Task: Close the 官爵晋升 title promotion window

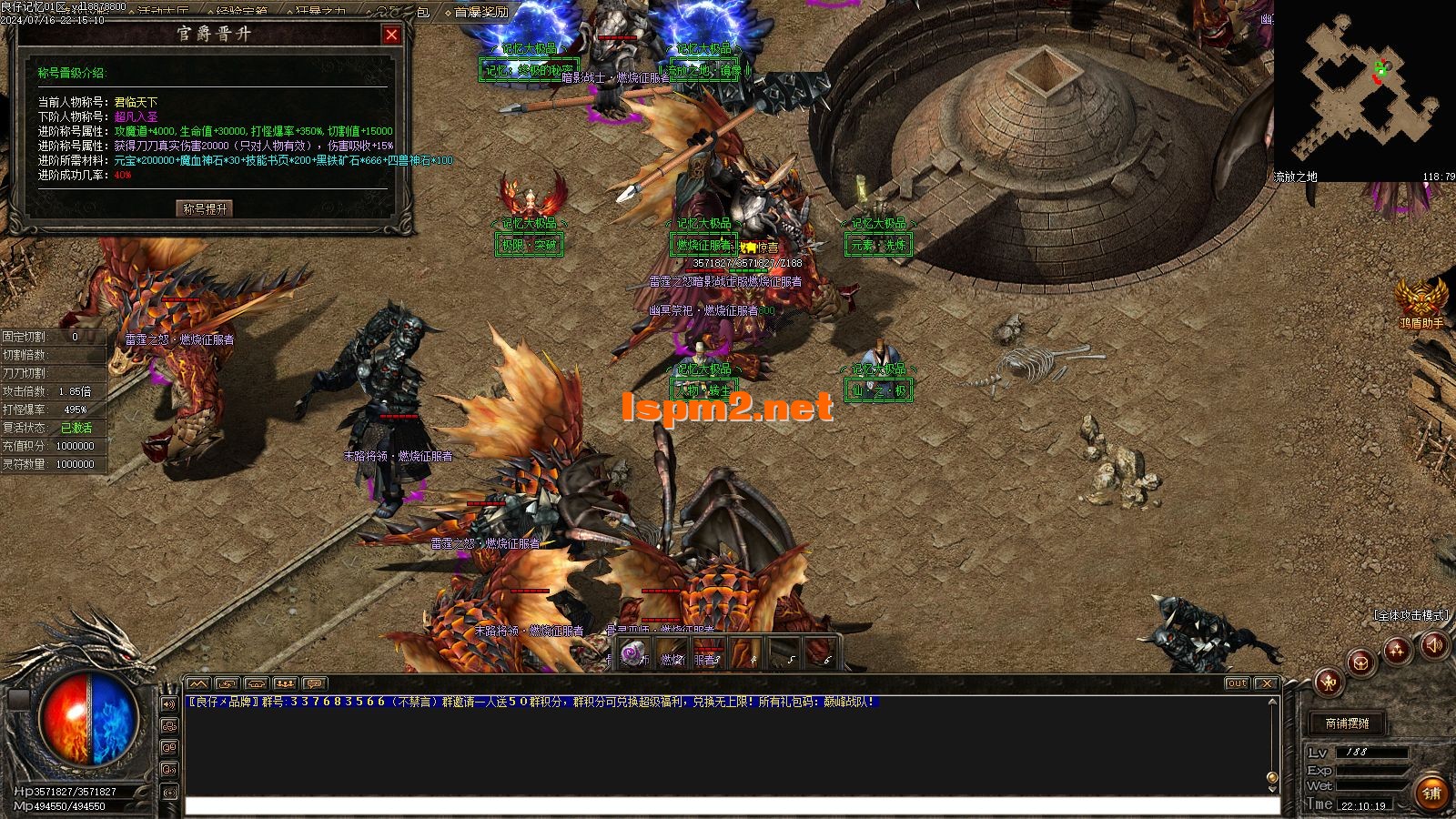Action: pos(391,35)
